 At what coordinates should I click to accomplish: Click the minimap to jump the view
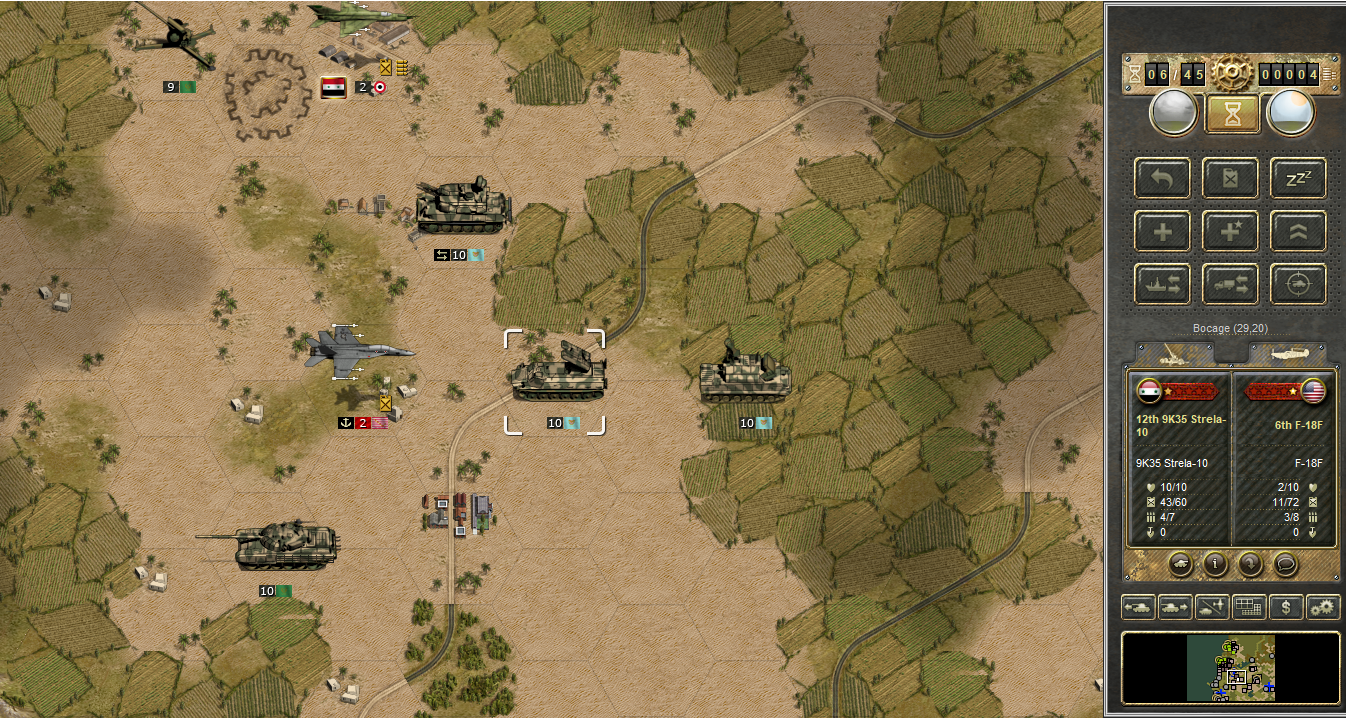coord(1231,668)
